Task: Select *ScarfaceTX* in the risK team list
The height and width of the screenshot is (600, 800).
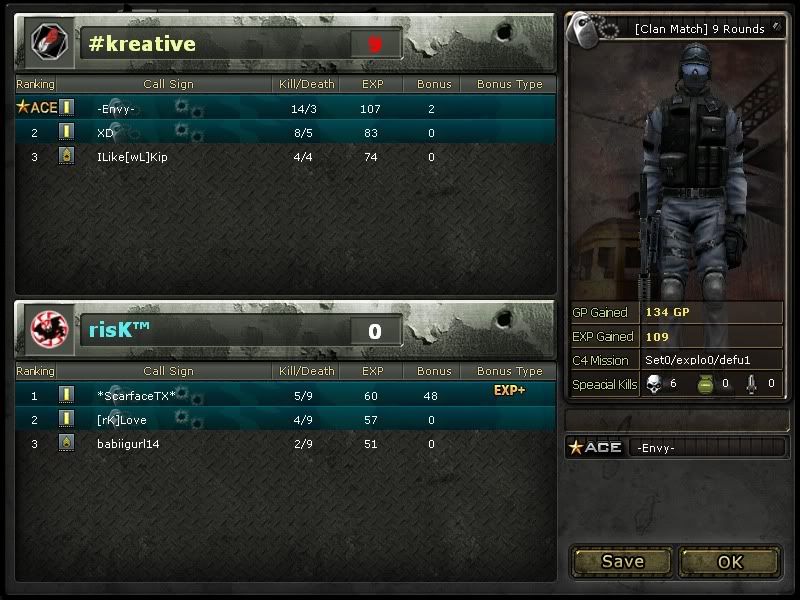Action: click(136, 395)
